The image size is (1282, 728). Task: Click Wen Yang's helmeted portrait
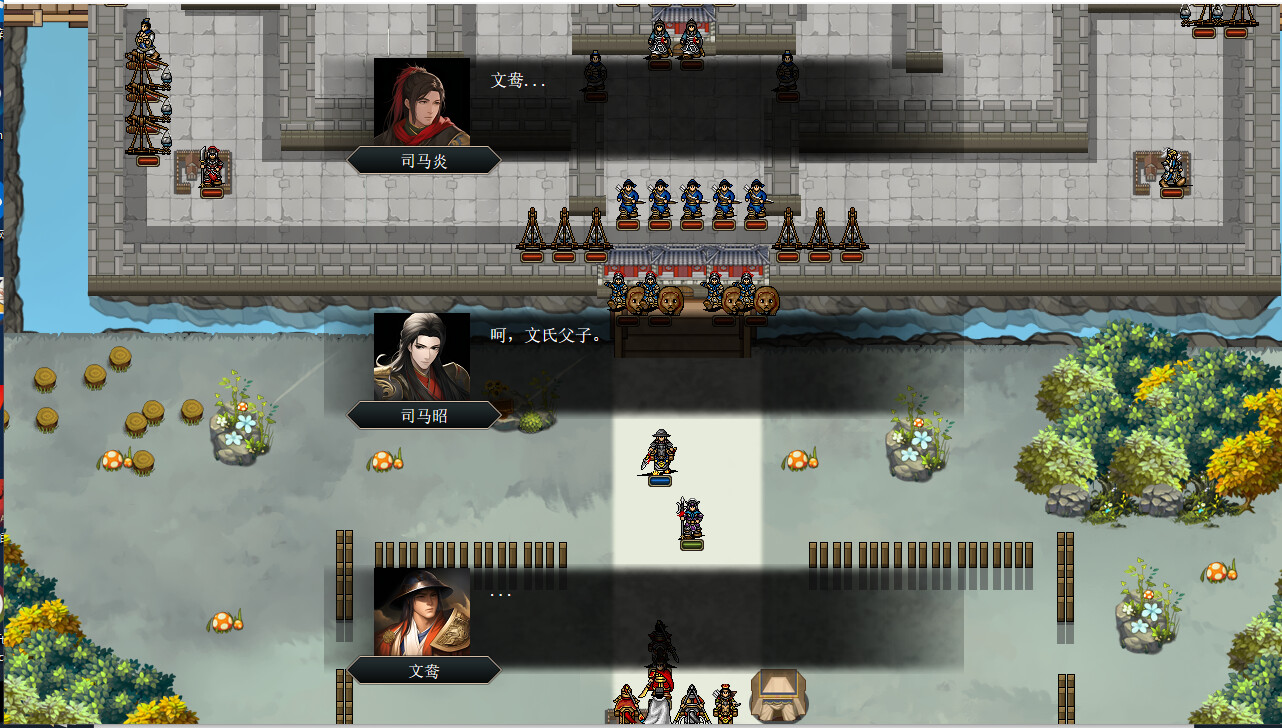422,611
